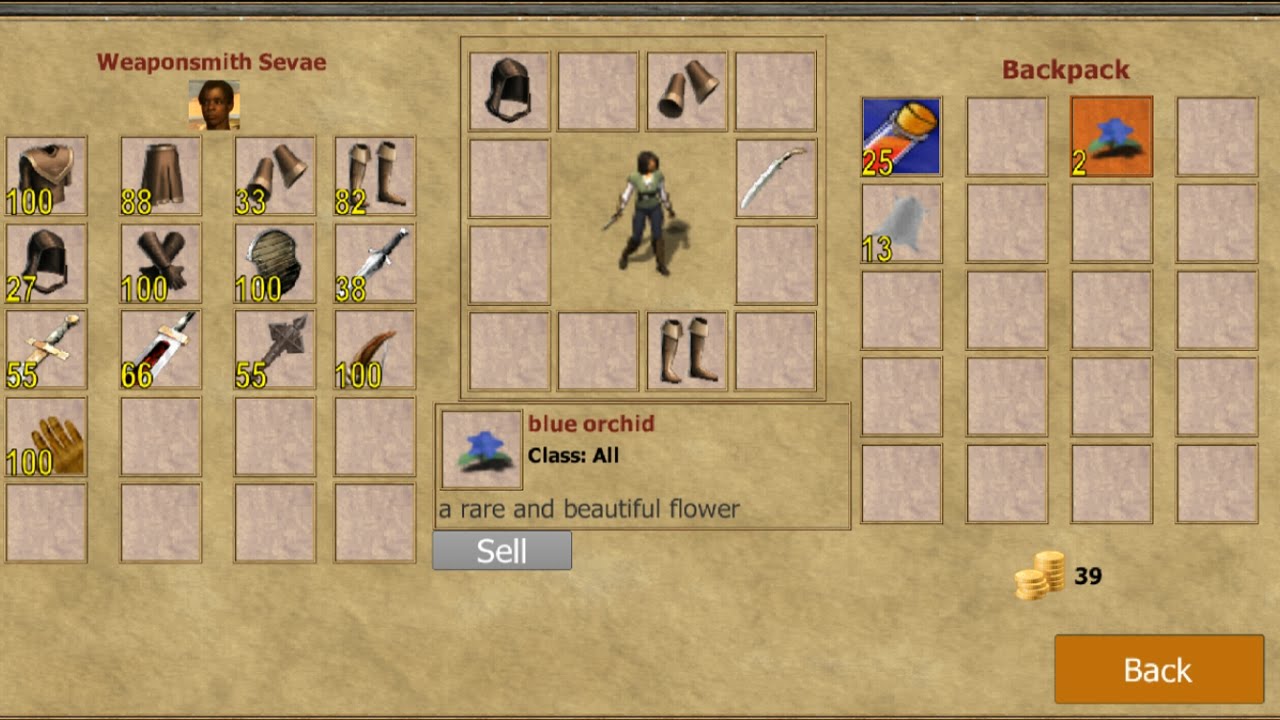This screenshot has height=720, width=1280.
Task: Choose the dark gauntlets priced 100
Action: click(x=161, y=263)
